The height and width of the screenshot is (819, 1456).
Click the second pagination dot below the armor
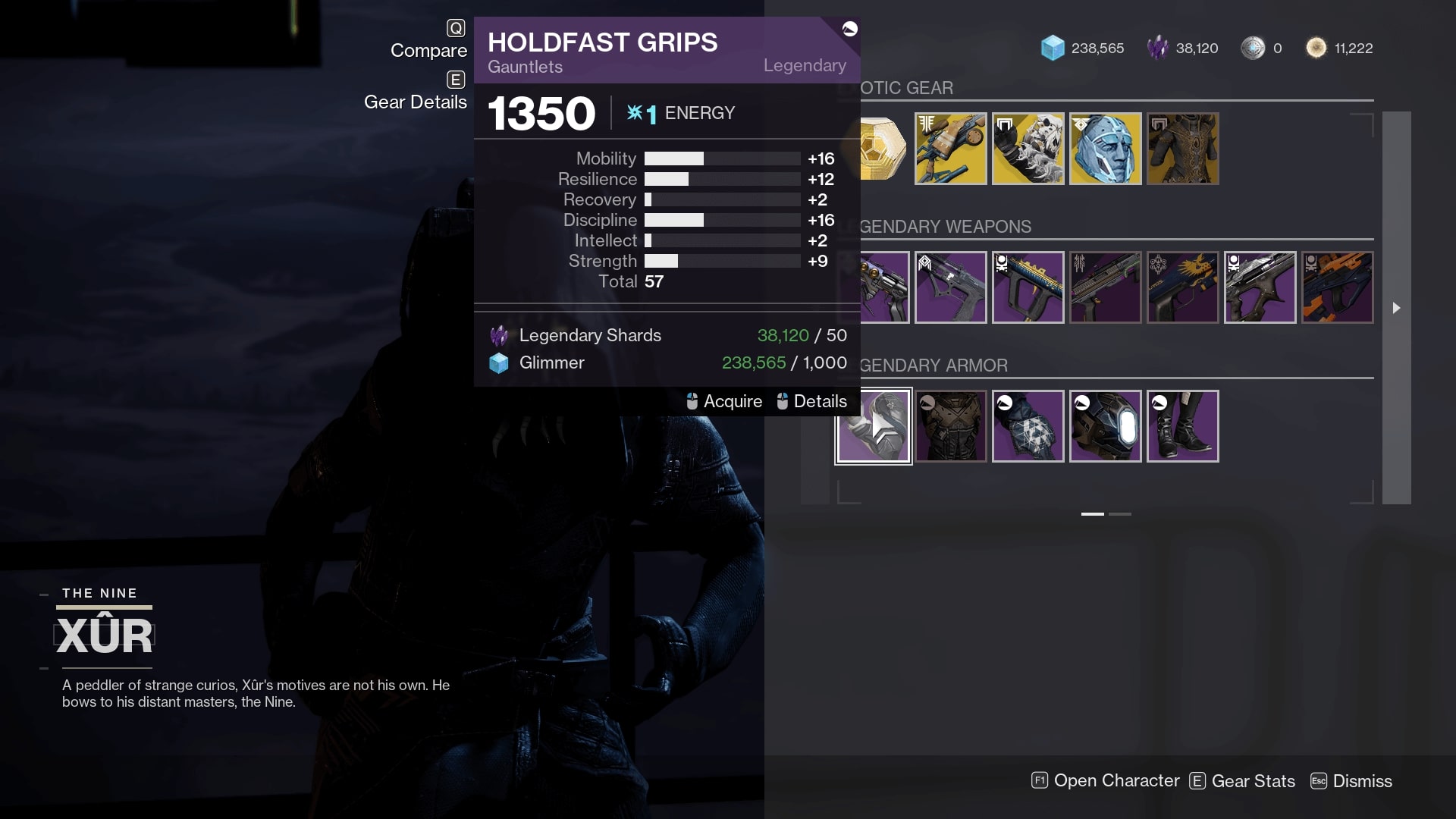pyautogui.click(x=1119, y=513)
